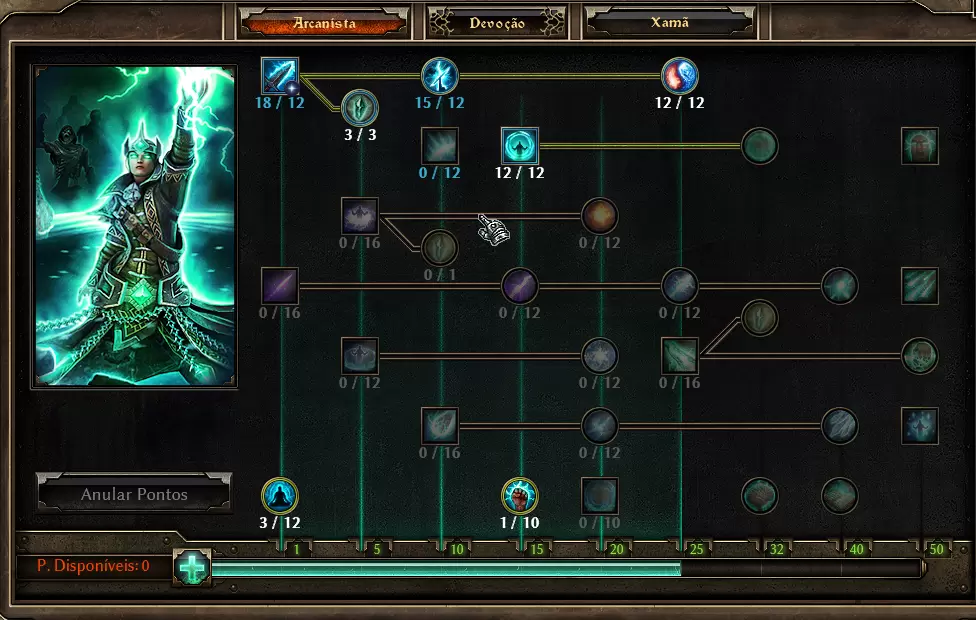Switch to the Xamã mastery tab
Screen dimensions: 976x620
(669, 23)
